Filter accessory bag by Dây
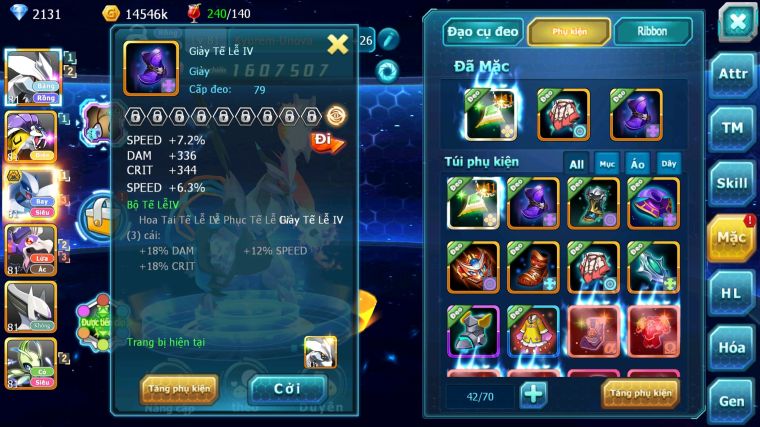The width and height of the screenshot is (760, 427). tap(667, 163)
